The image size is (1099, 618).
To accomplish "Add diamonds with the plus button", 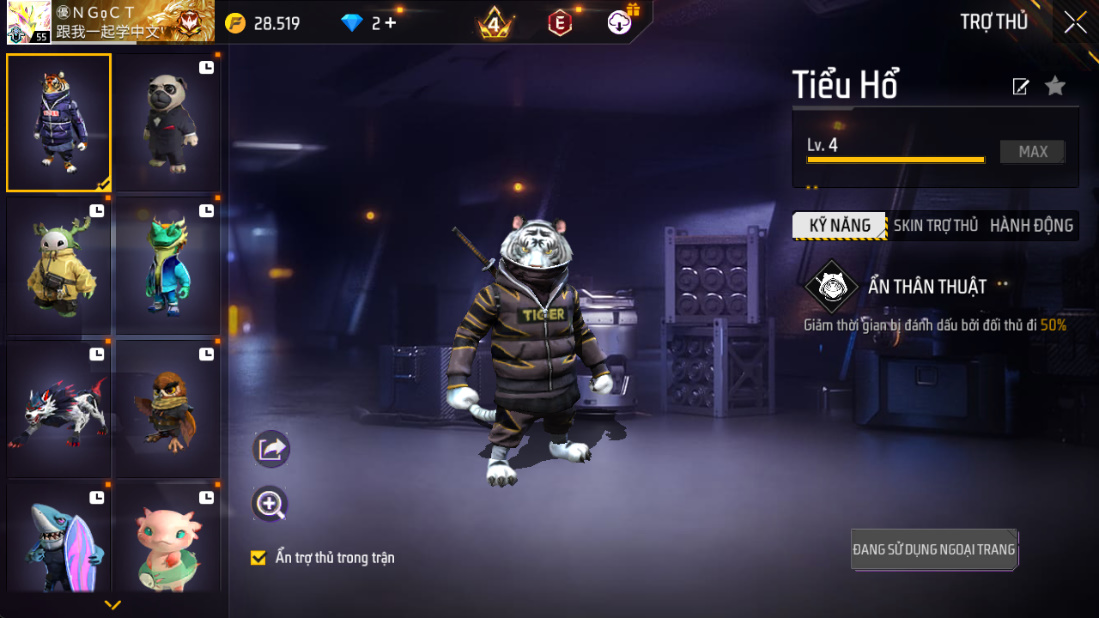I will pyautogui.click(x=390, y=23).
